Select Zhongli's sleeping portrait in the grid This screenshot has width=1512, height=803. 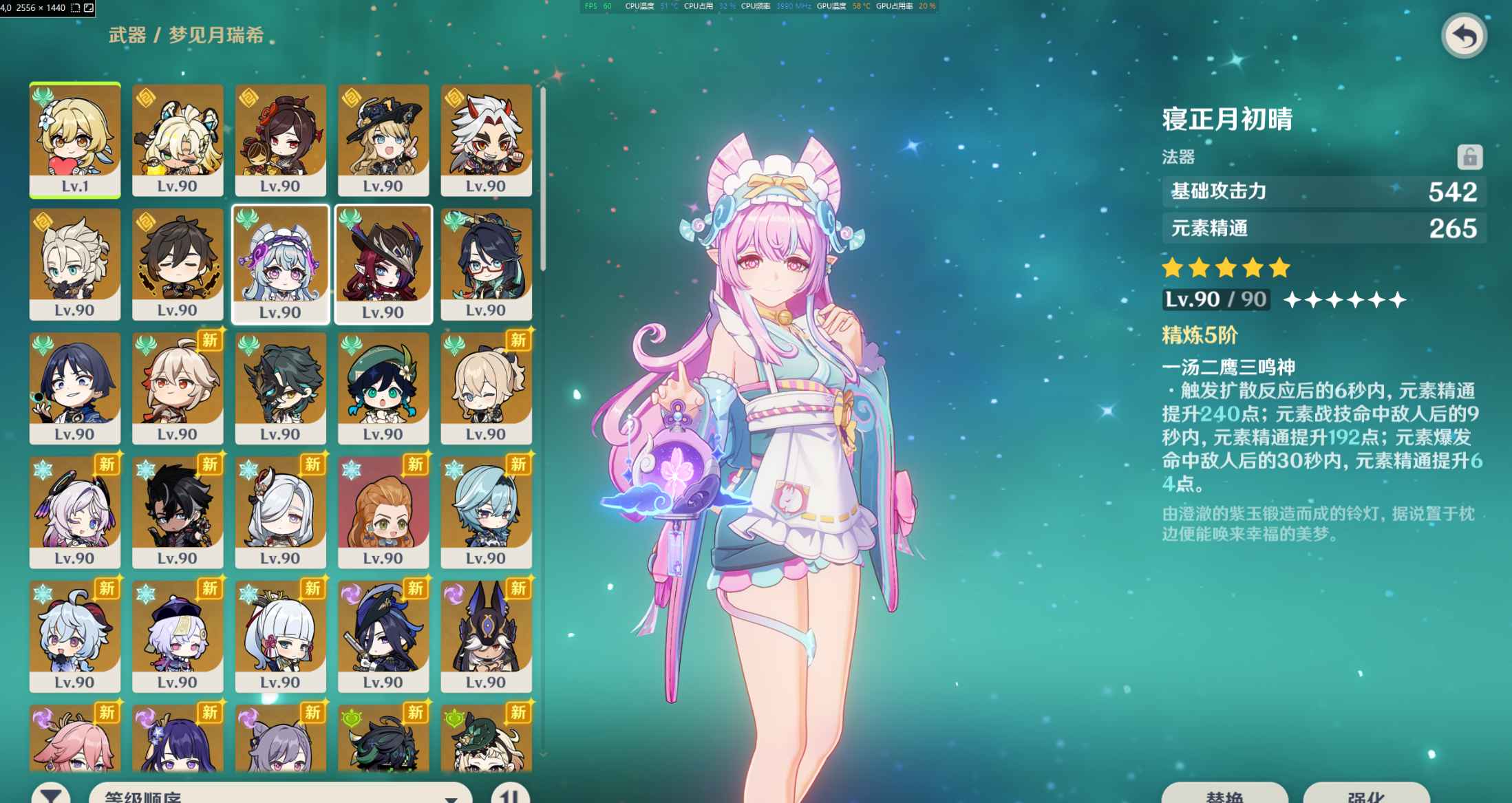(x=178, y=265)
